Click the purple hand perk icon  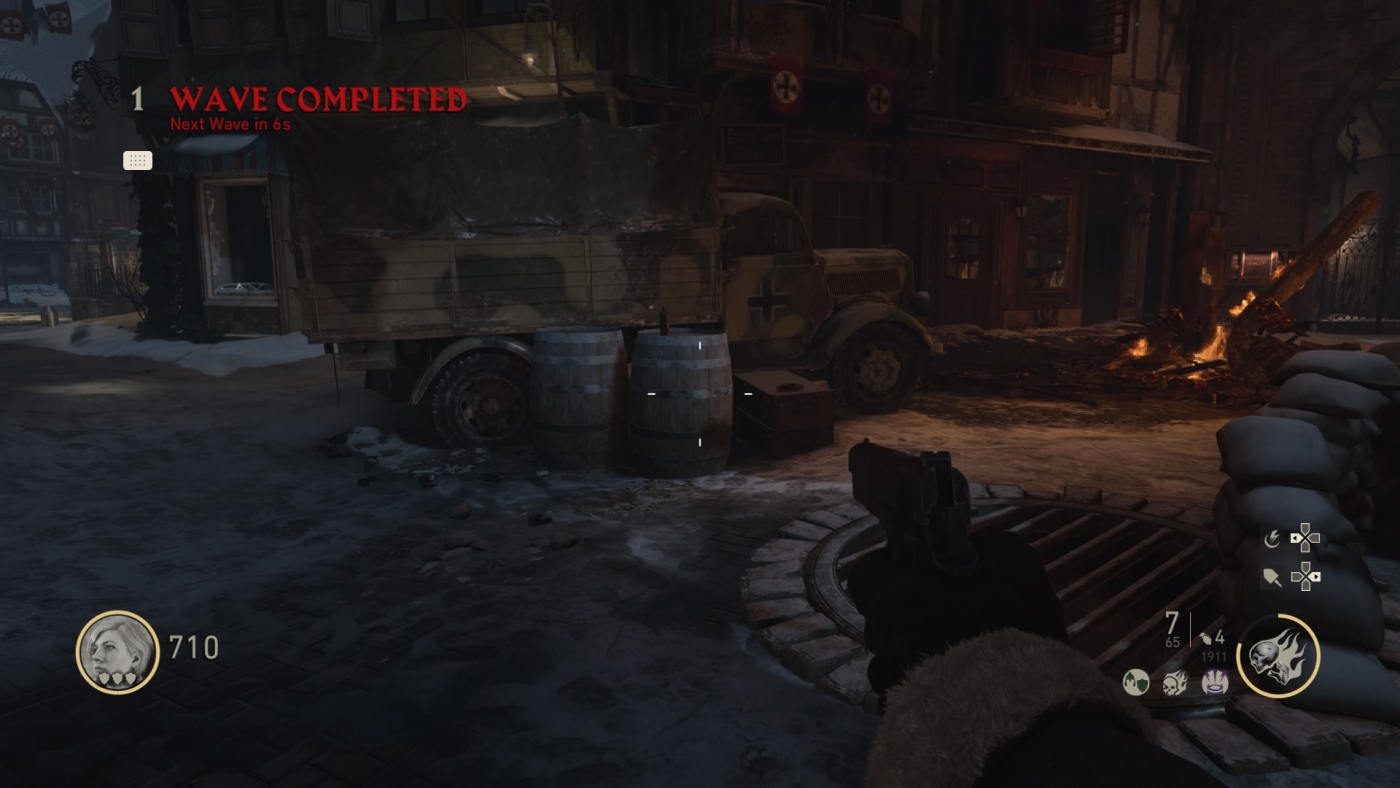tap(1215, 682)
